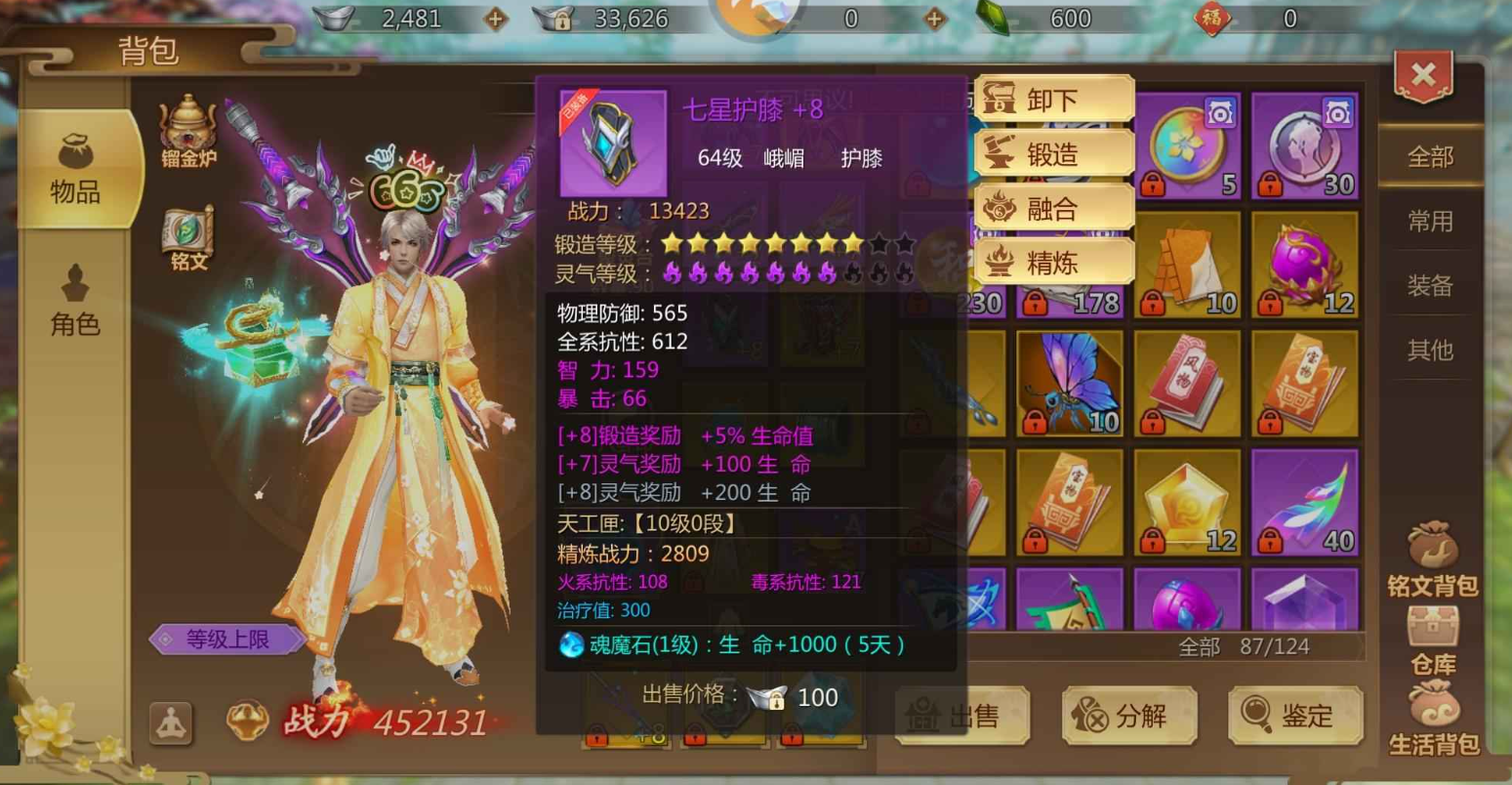Click the meditation lotus icon
The image size is (1512, 785).
tap(170, 723)
